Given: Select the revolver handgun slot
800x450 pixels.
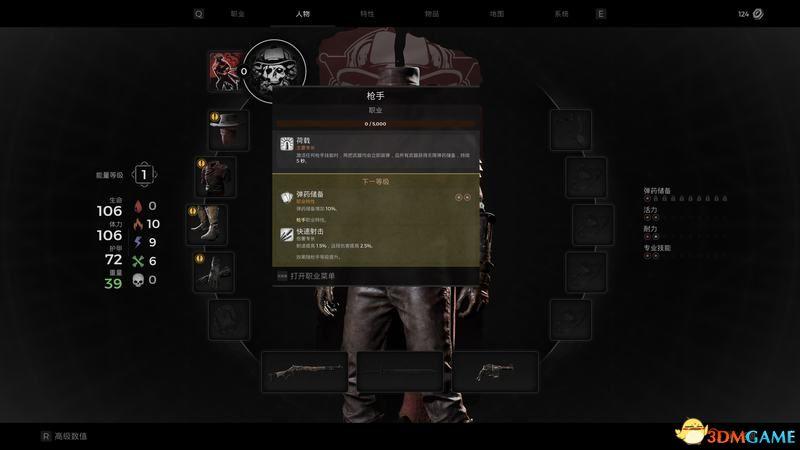Looking at the screenshot, I should (495, 370).
